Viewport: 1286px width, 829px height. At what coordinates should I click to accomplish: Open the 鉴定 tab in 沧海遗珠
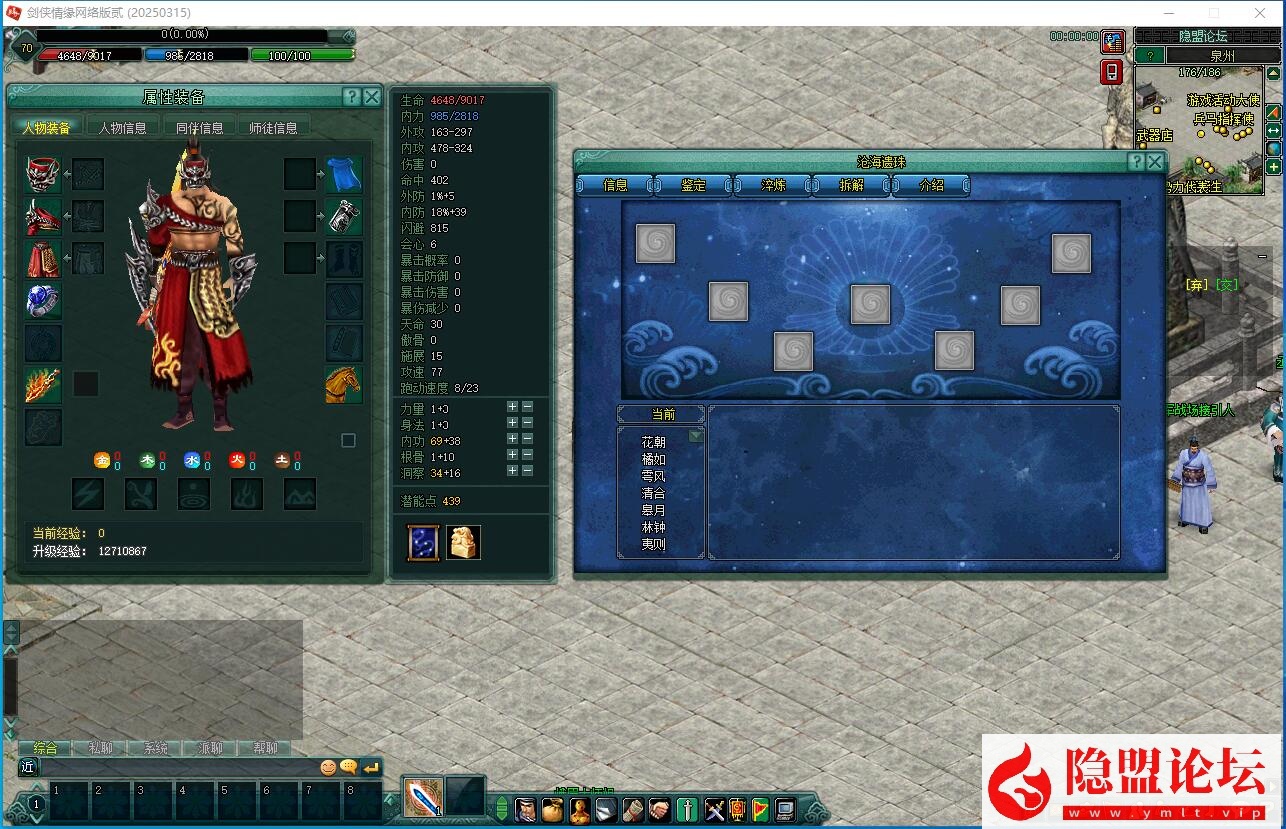click(693, 185)
